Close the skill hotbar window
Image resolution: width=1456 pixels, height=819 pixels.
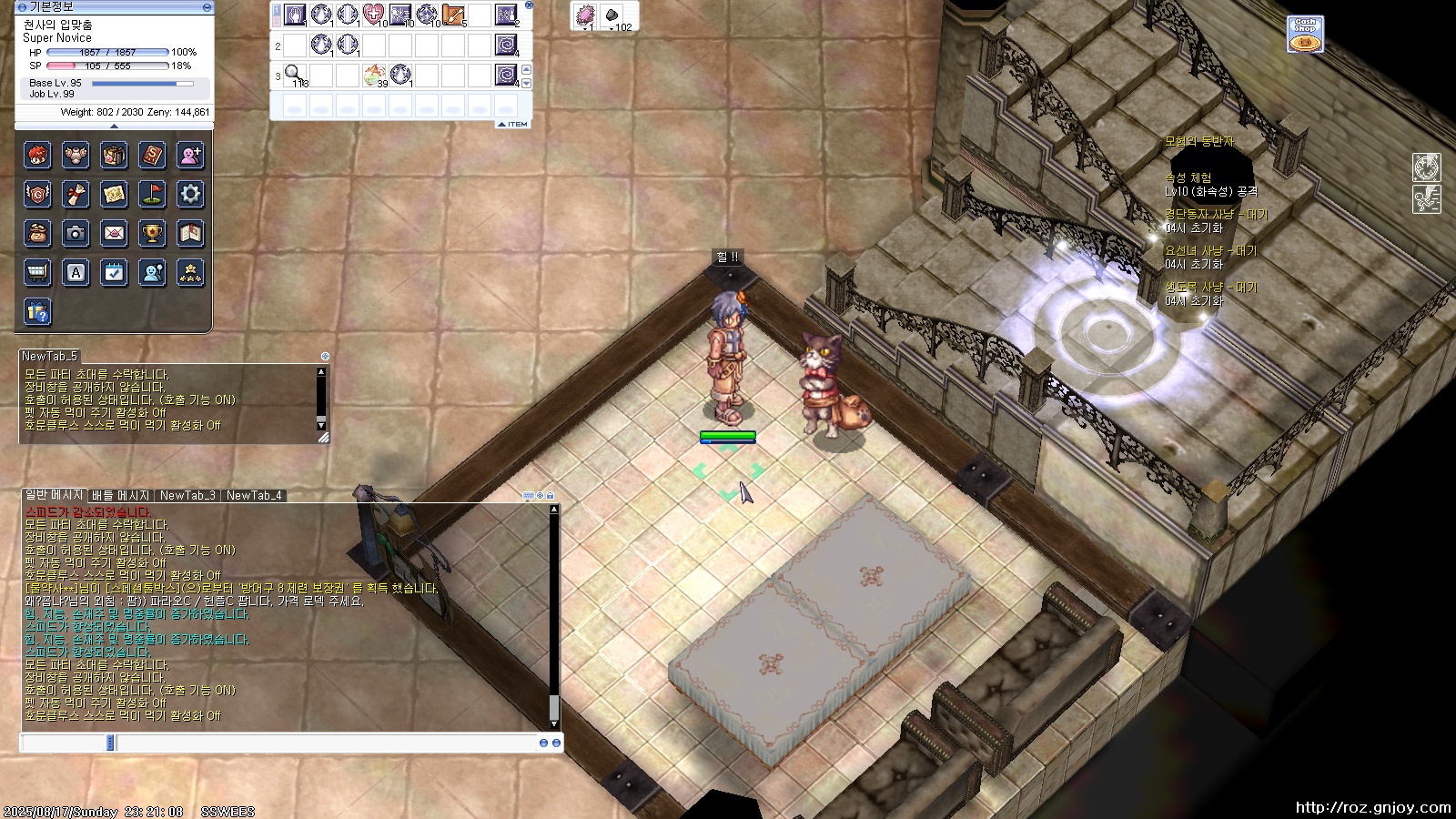coord(529,5)
